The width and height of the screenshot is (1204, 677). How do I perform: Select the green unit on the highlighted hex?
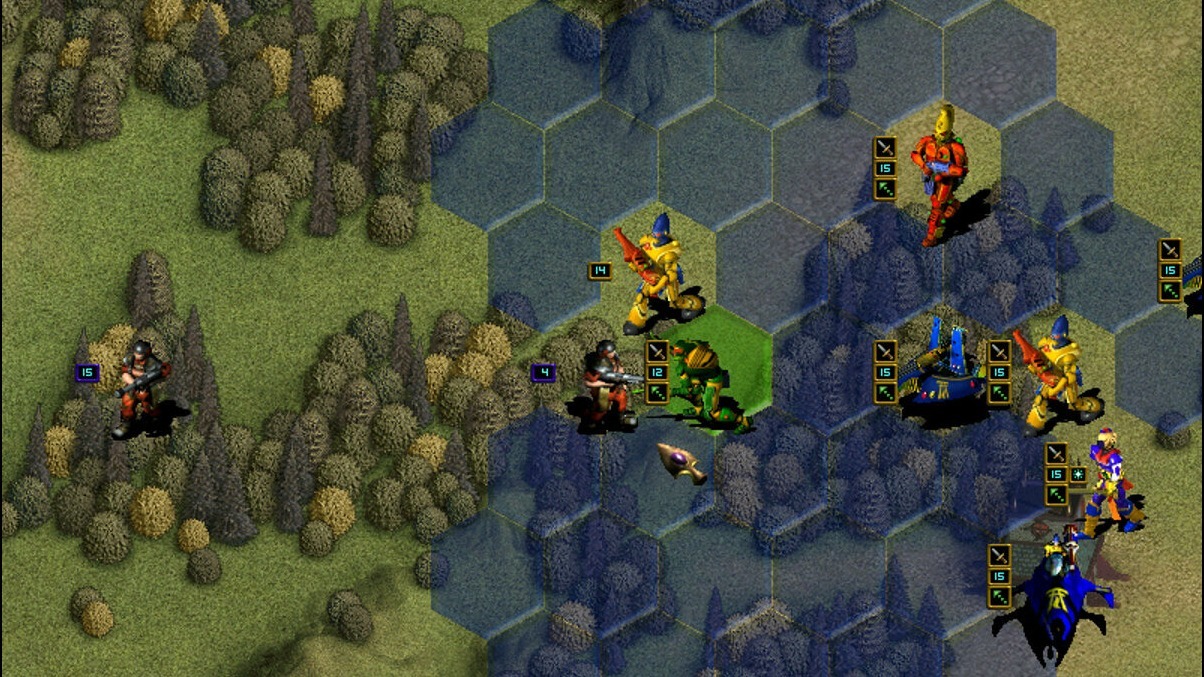(706, 385)
